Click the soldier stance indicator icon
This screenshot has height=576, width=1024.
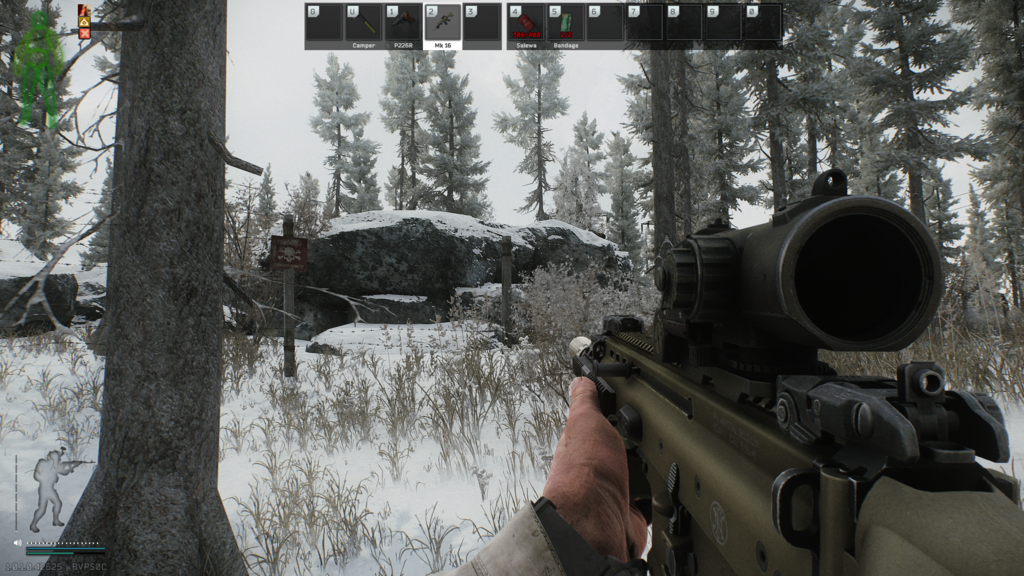tap(52, 490)
